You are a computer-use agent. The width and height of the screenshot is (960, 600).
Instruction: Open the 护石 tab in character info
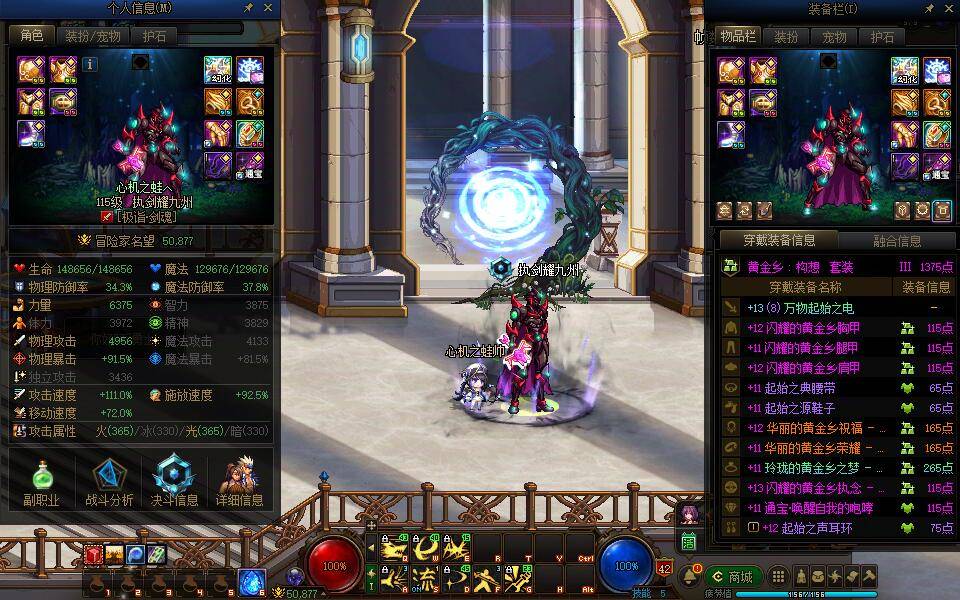coord(153,36)
